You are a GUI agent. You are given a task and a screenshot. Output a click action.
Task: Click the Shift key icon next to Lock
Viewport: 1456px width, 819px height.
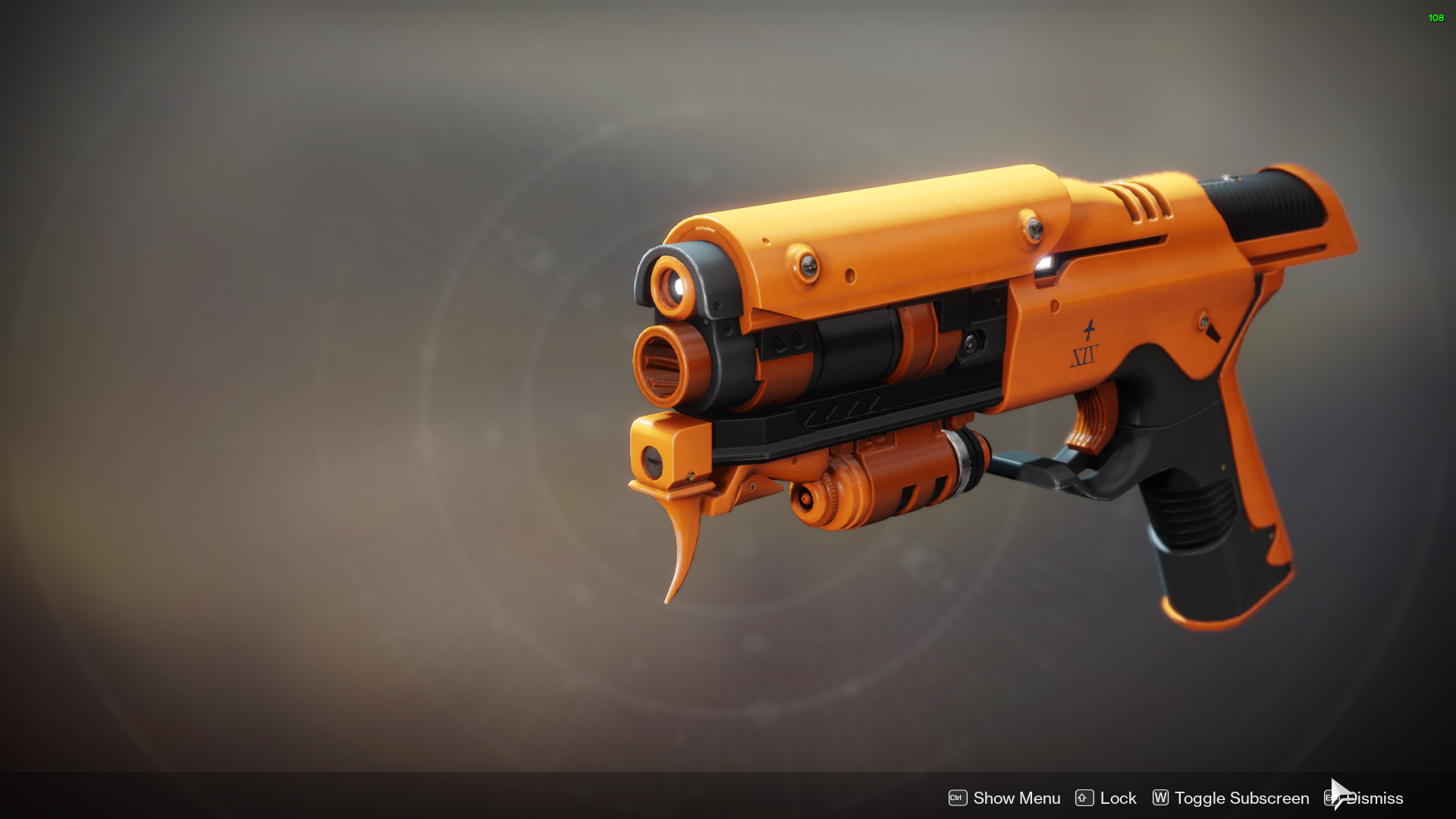[1083, 798]
